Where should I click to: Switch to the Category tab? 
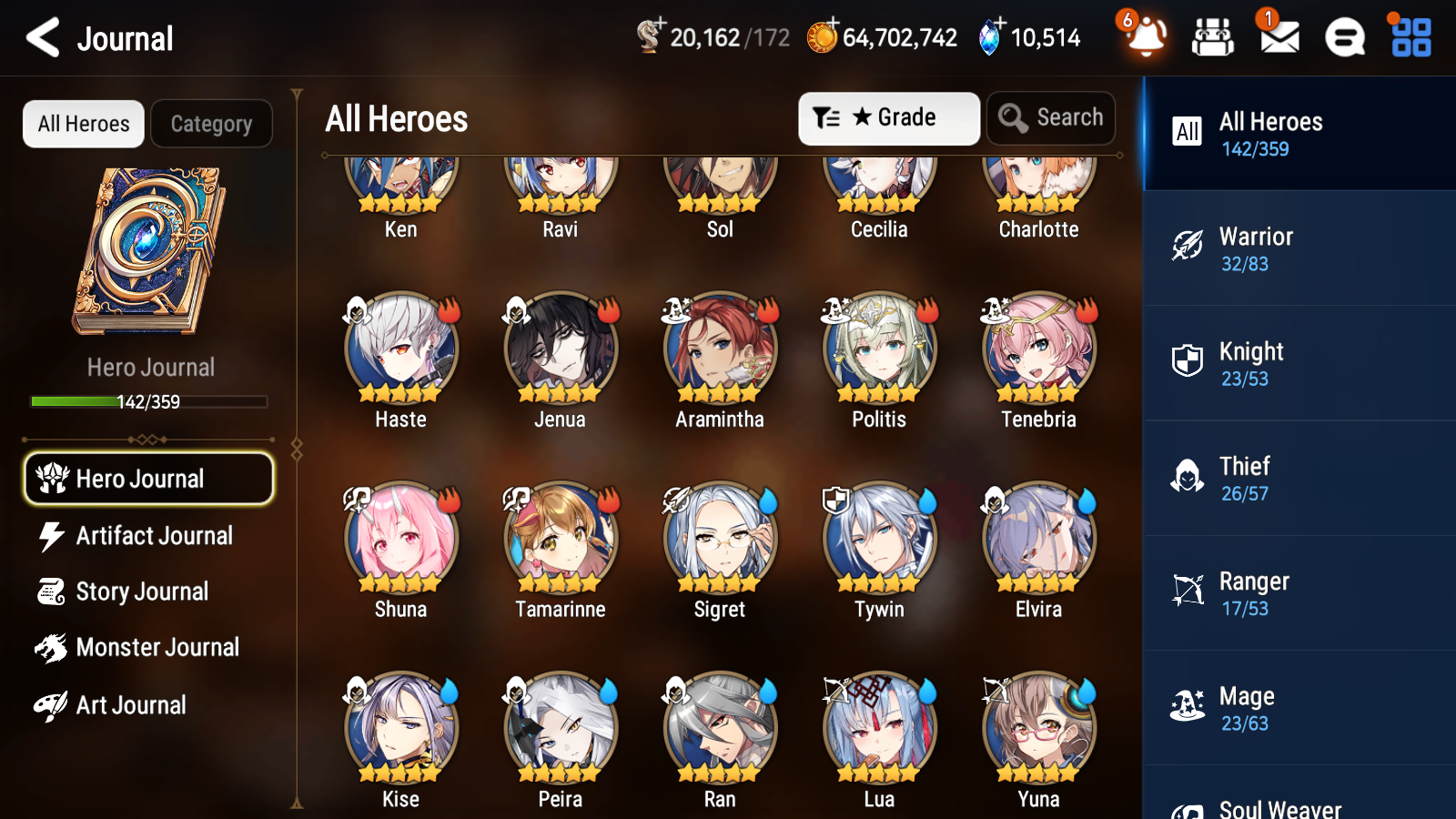point(211,123)
